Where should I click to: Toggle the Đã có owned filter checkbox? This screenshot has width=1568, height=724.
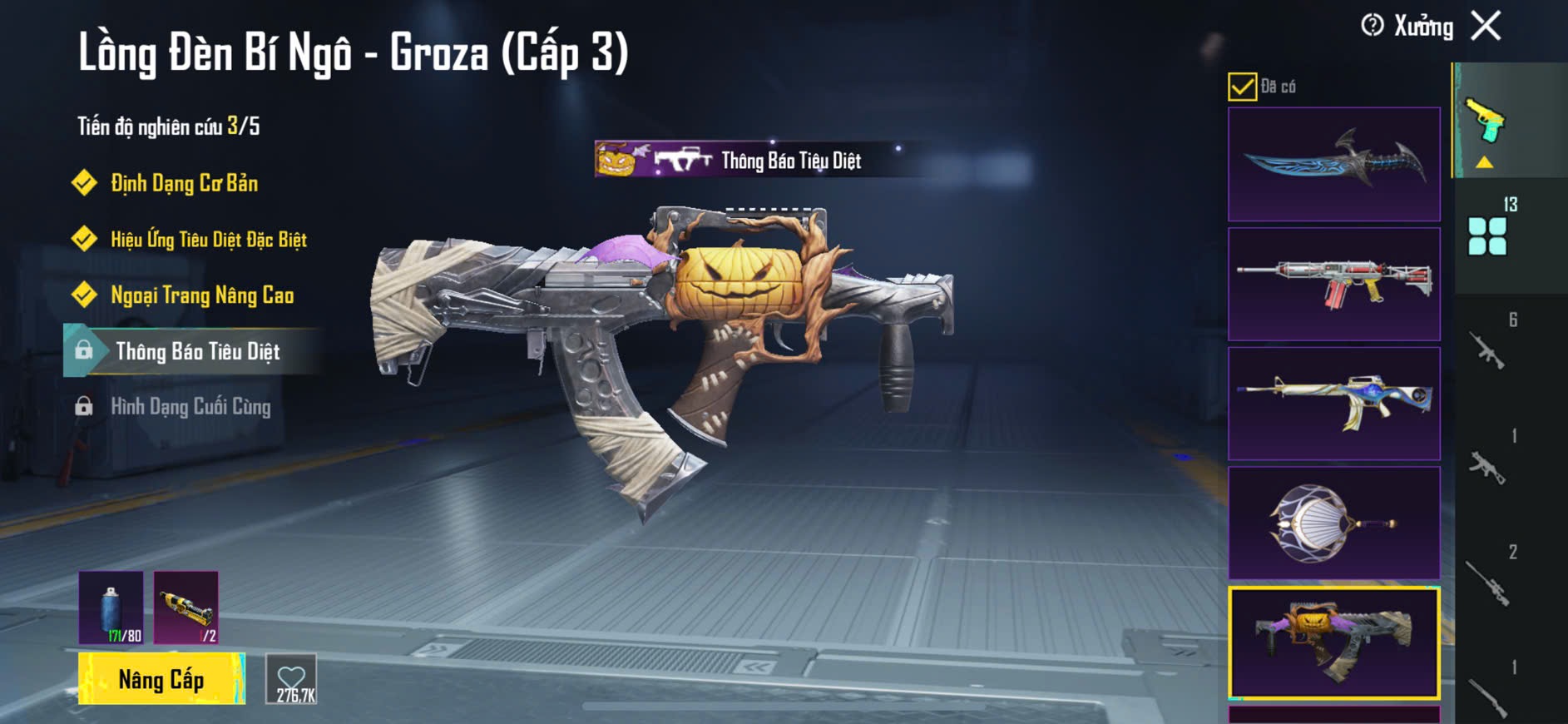coord(1242,87)
